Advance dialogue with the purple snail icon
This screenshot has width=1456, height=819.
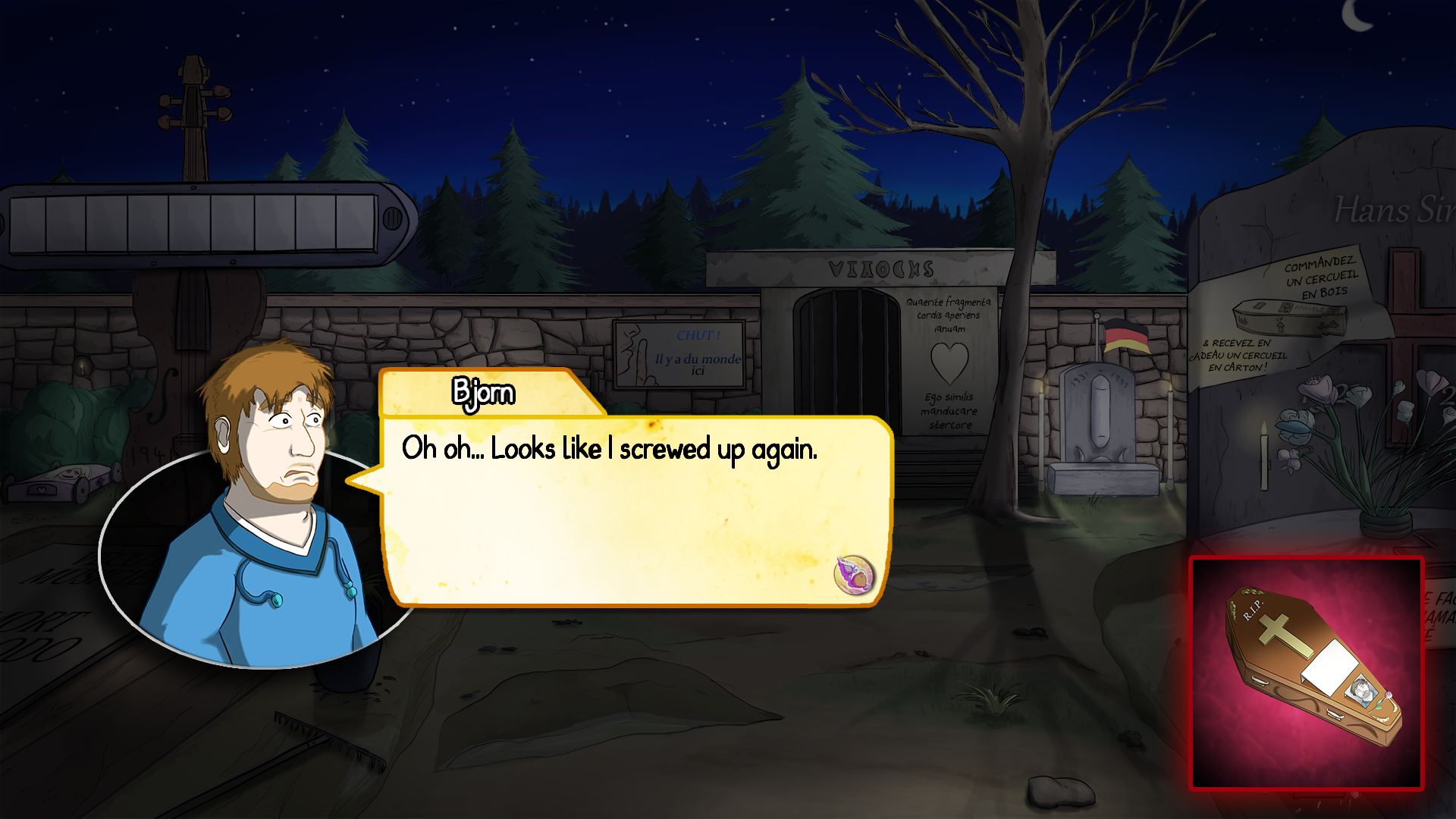tap(854, 575)
